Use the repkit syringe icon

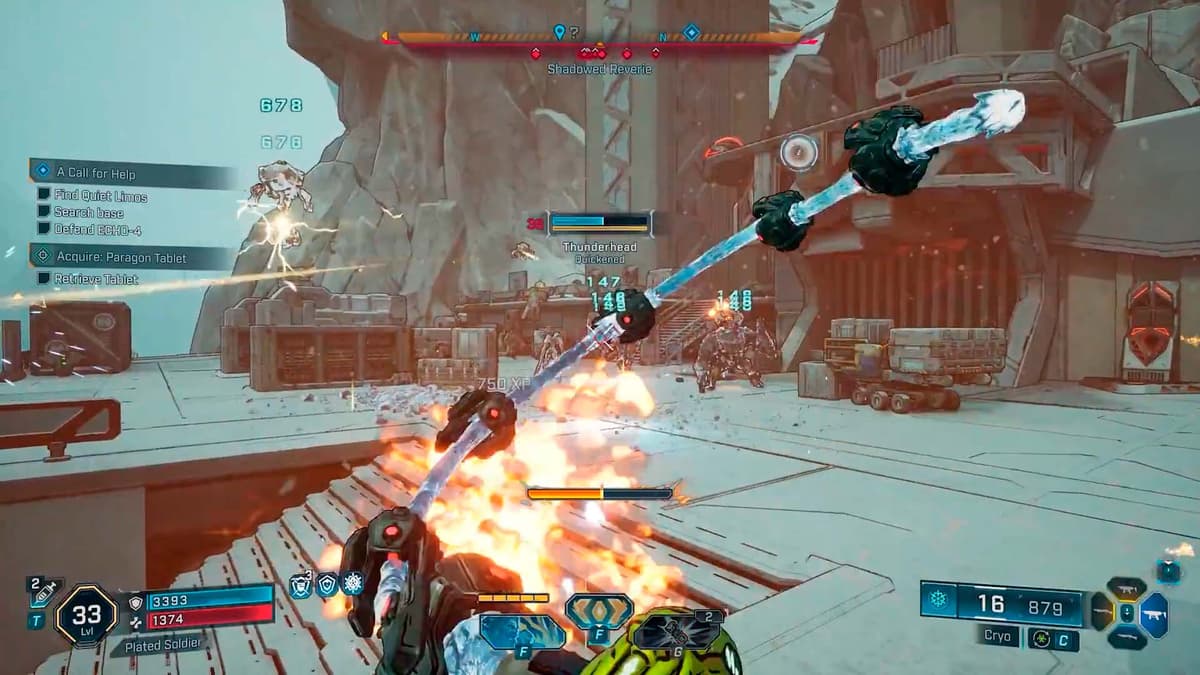point(45,592)
